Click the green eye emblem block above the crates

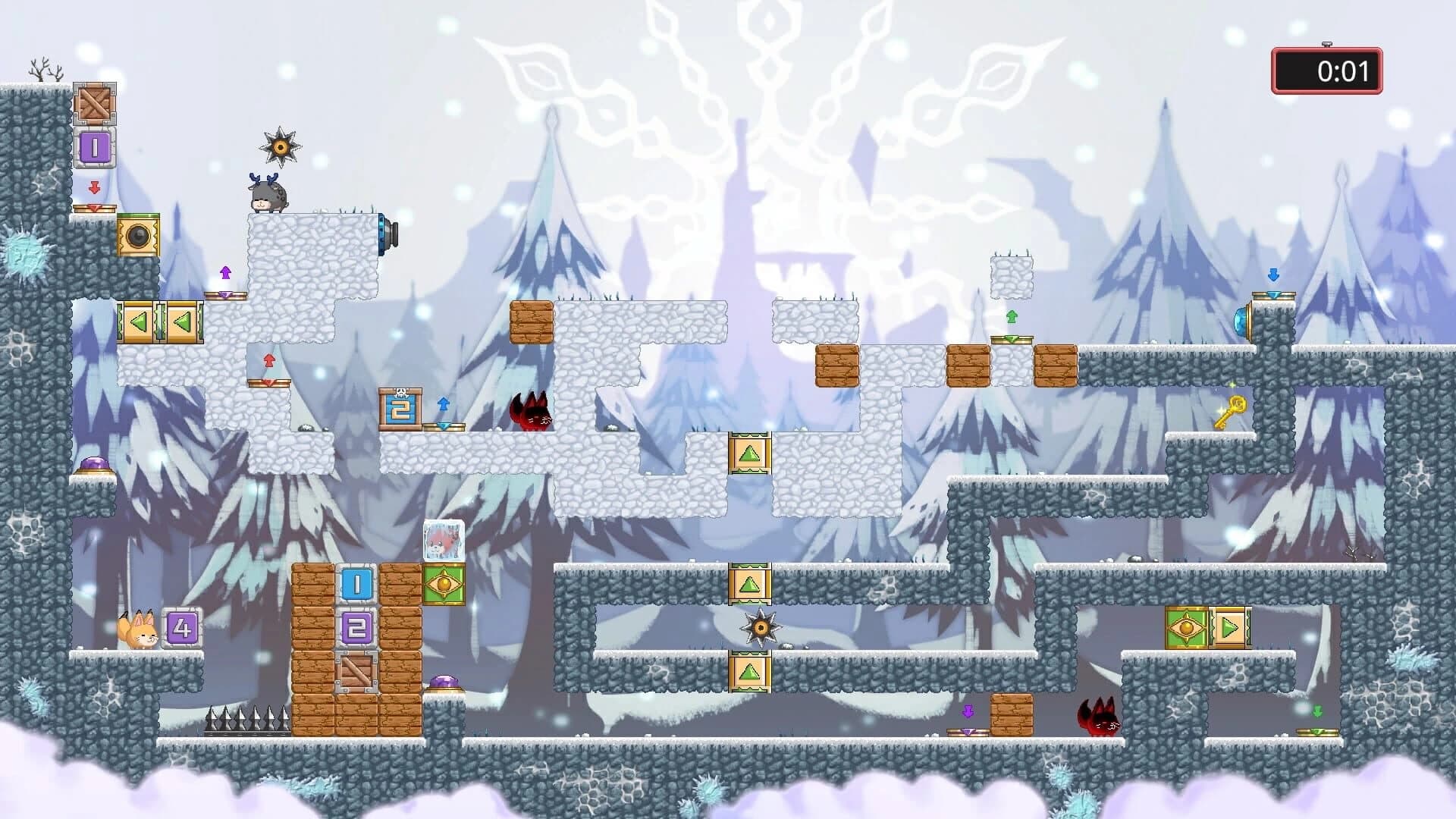445,585
